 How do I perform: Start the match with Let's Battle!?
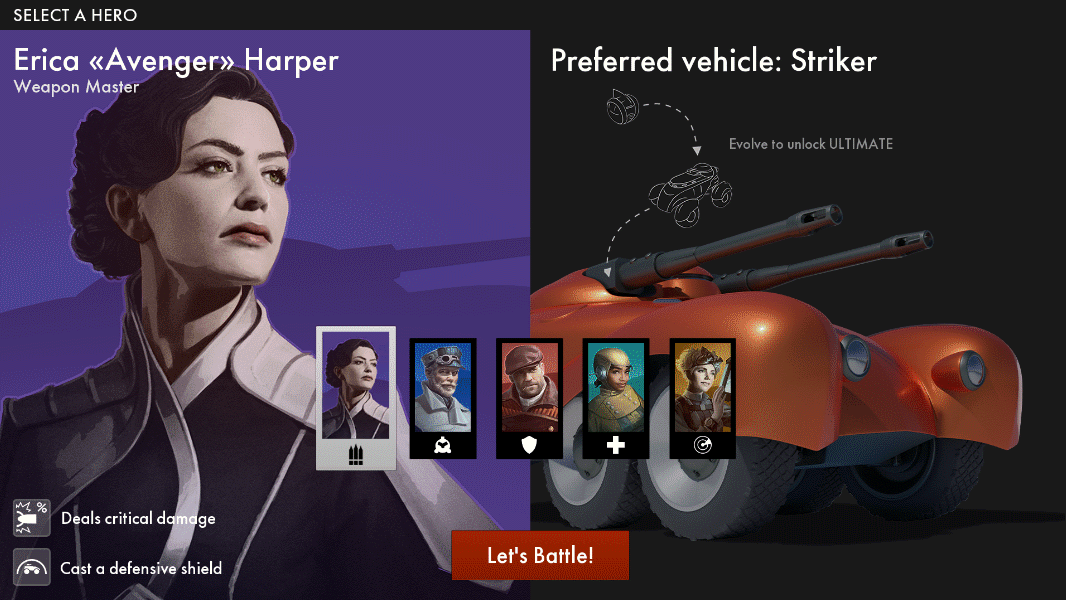click(x=540, y=555)
